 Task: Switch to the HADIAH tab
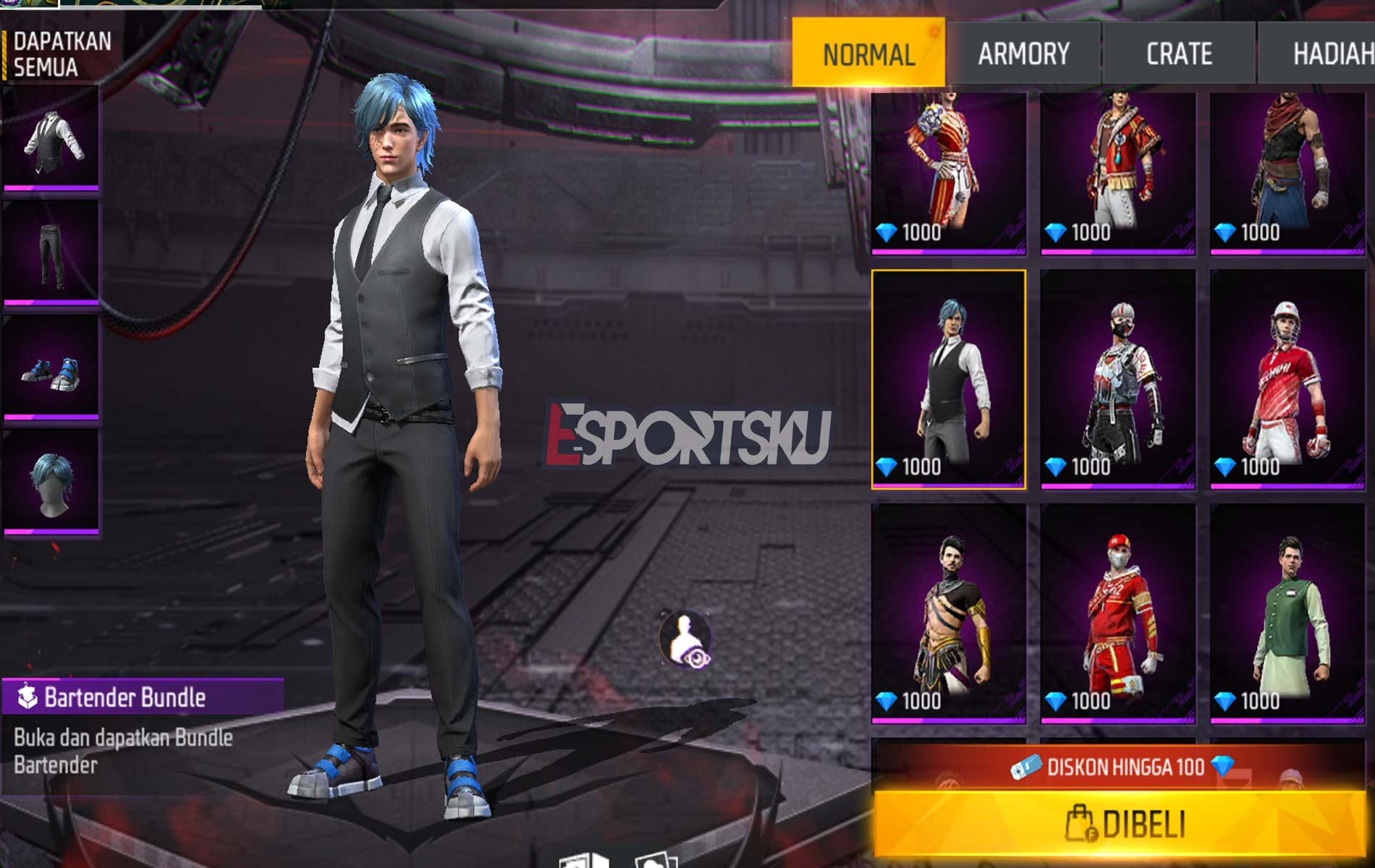pyautogui.click(x=1335, y=52)
